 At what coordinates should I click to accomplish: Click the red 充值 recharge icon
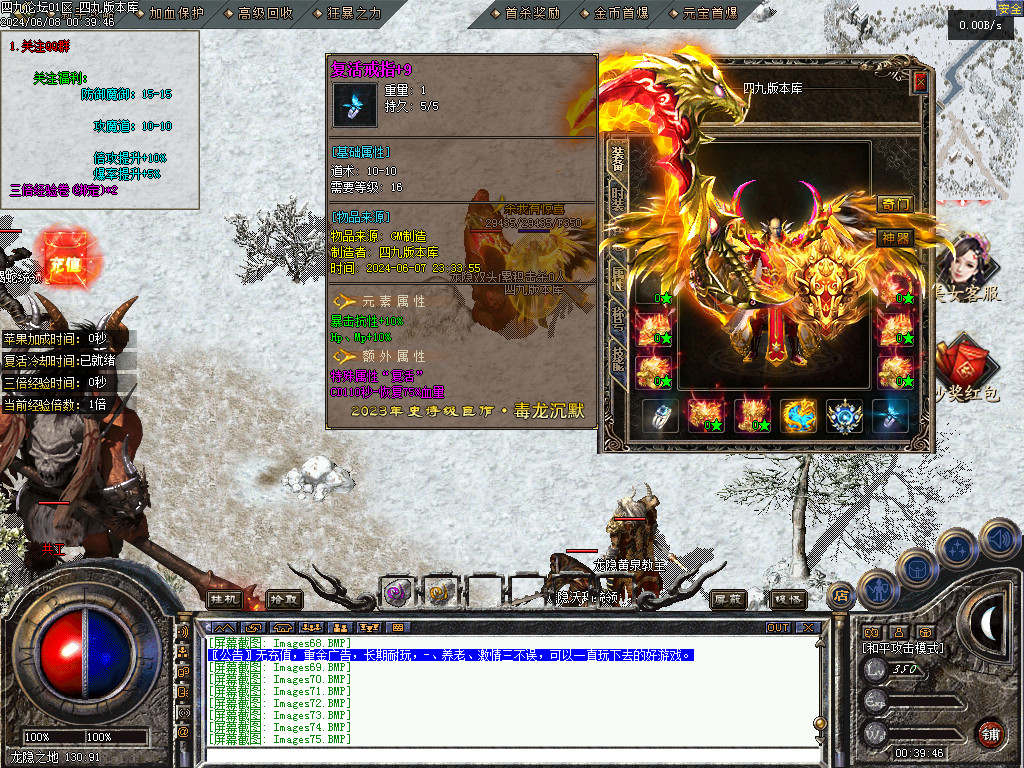pos(66,264)
